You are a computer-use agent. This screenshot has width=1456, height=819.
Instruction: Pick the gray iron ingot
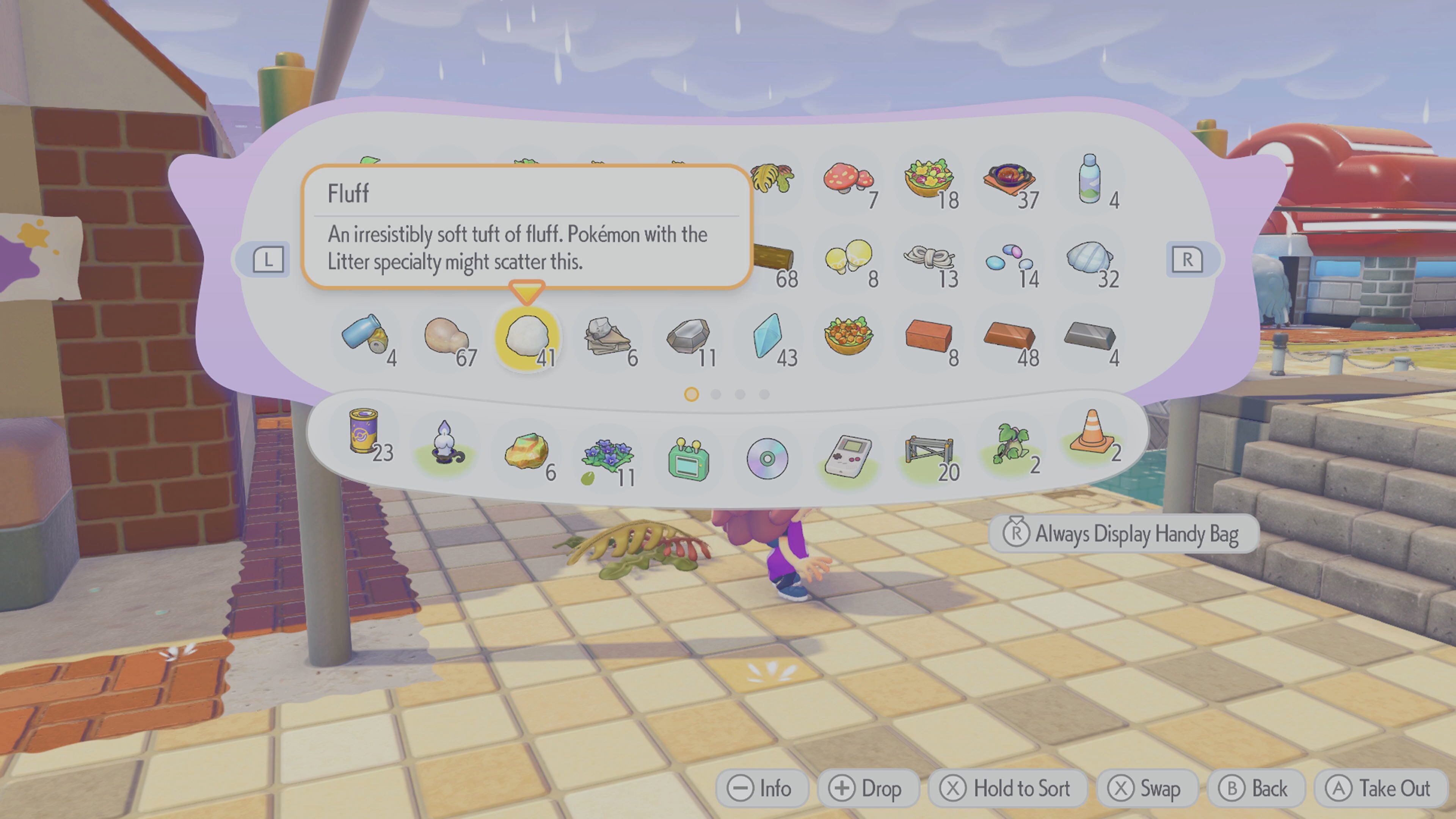point(1089,337)
